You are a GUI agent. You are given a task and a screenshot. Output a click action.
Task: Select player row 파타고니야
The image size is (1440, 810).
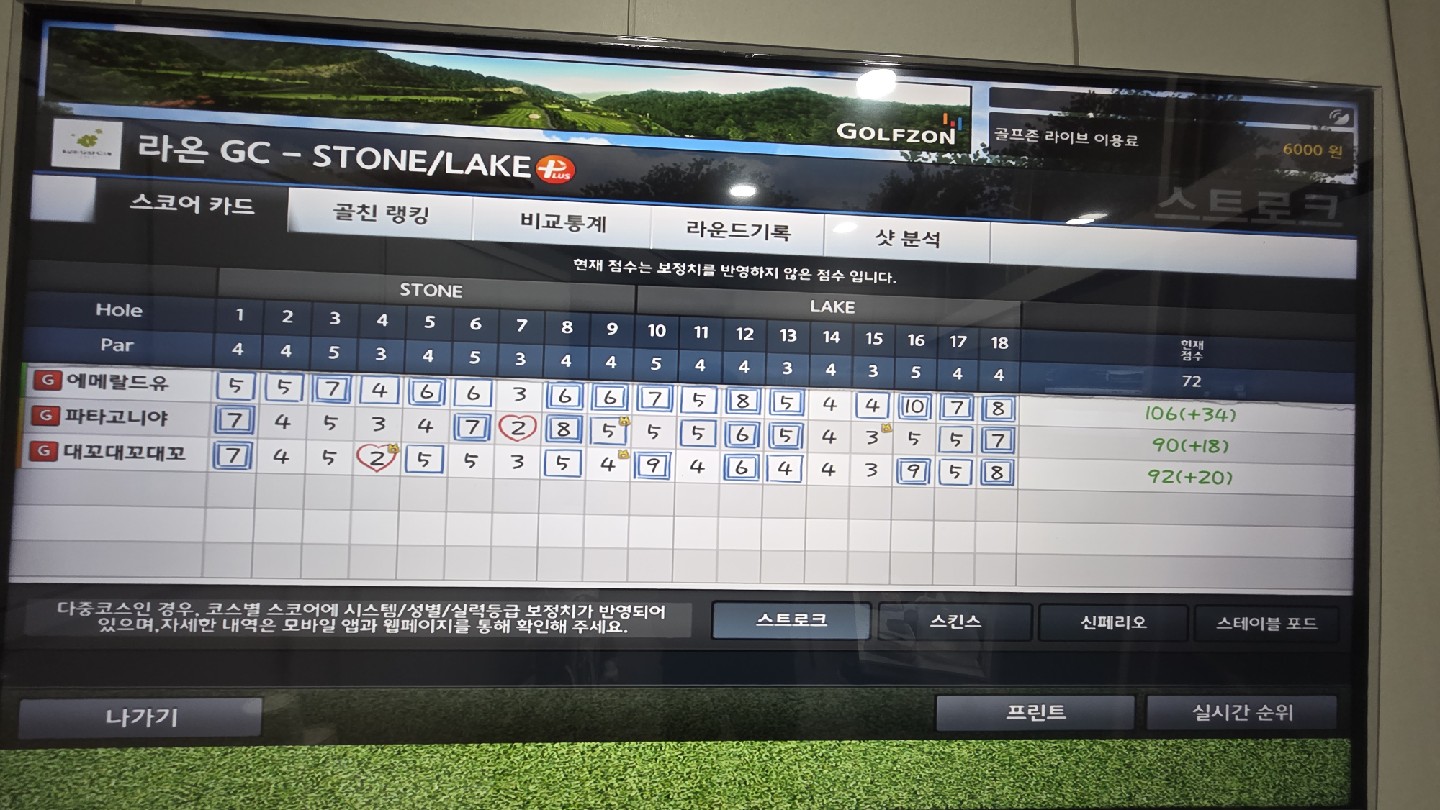[x=117, y=416]
